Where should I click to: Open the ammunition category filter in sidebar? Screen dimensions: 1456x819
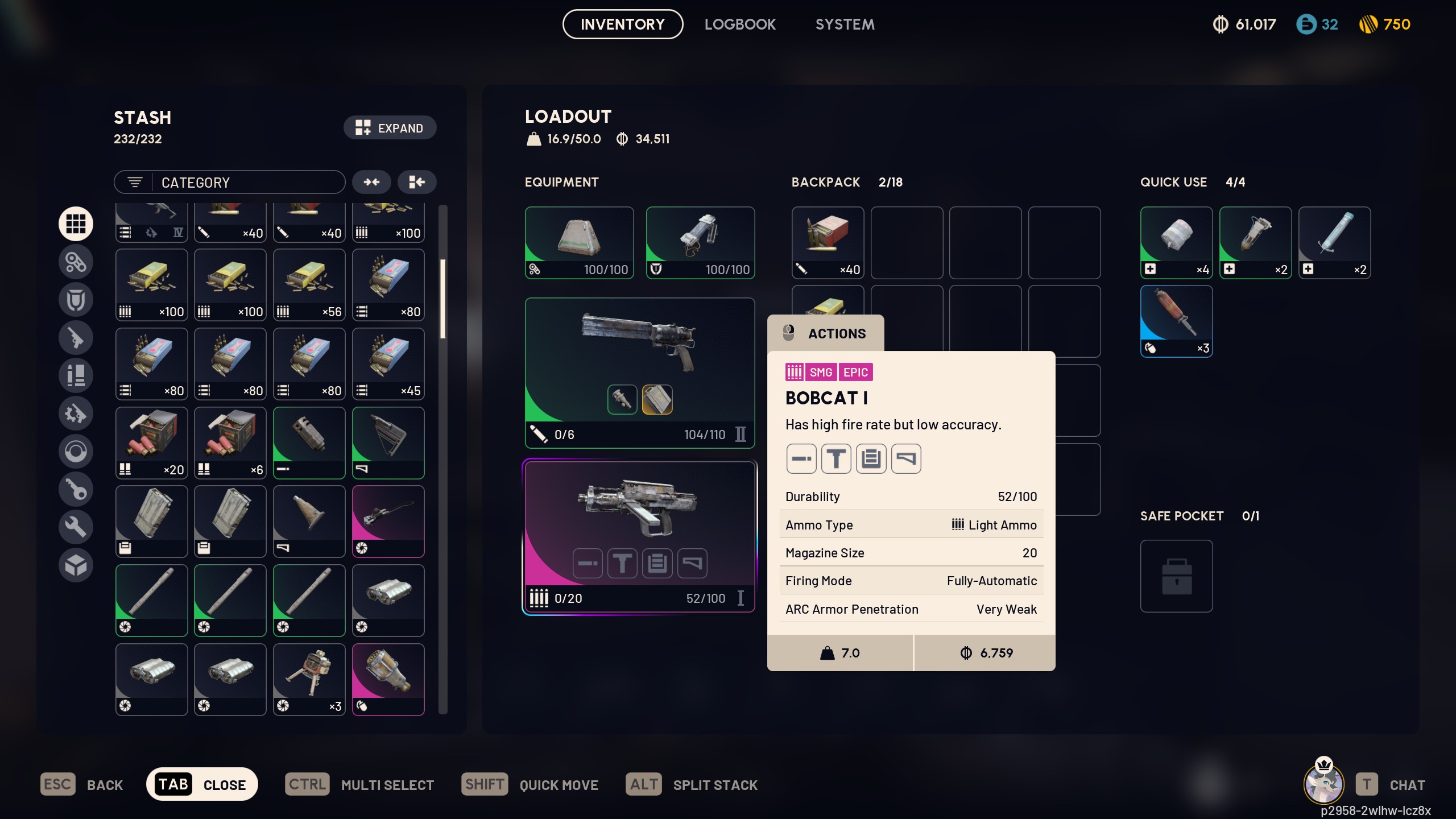pos(76,375)
